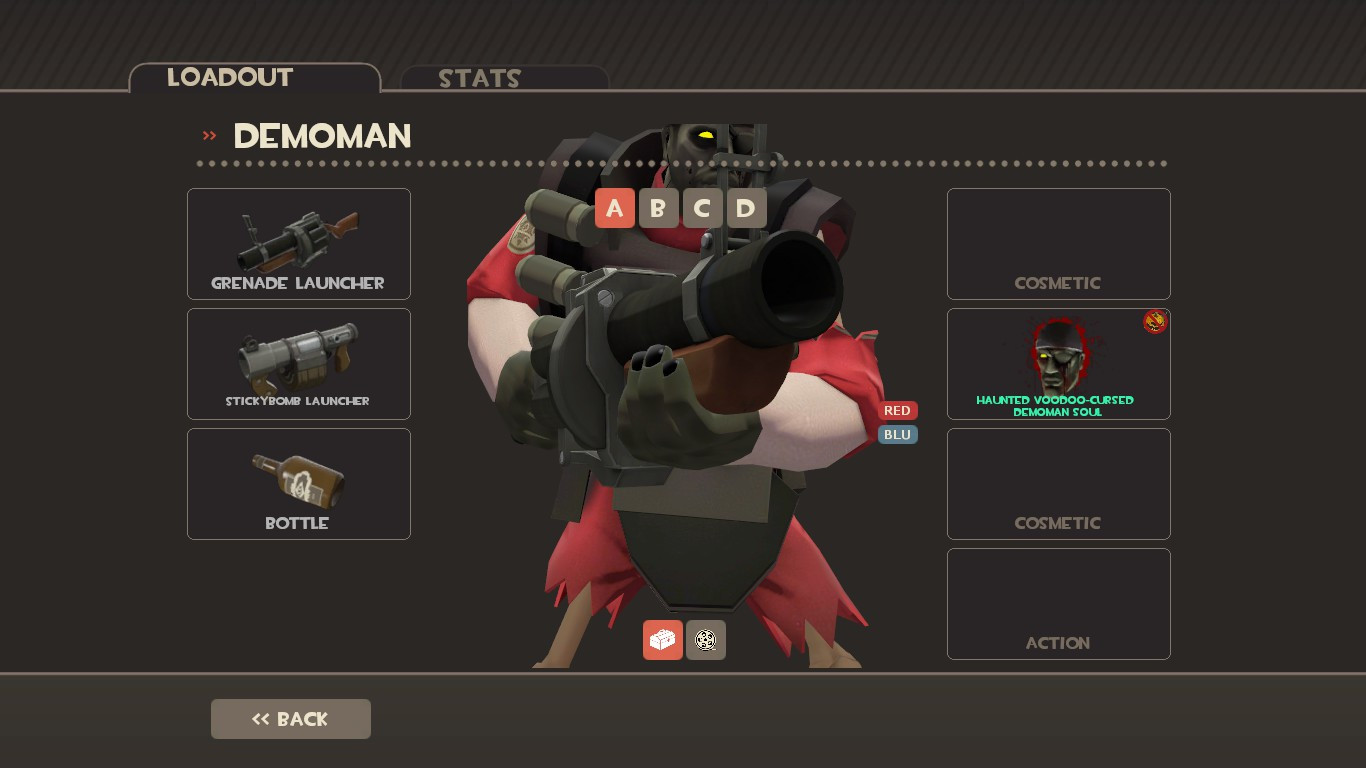Viewport: 1366px width, 768px height.
Task: Select the Bottle melee slot
Action: click(298, 483)
